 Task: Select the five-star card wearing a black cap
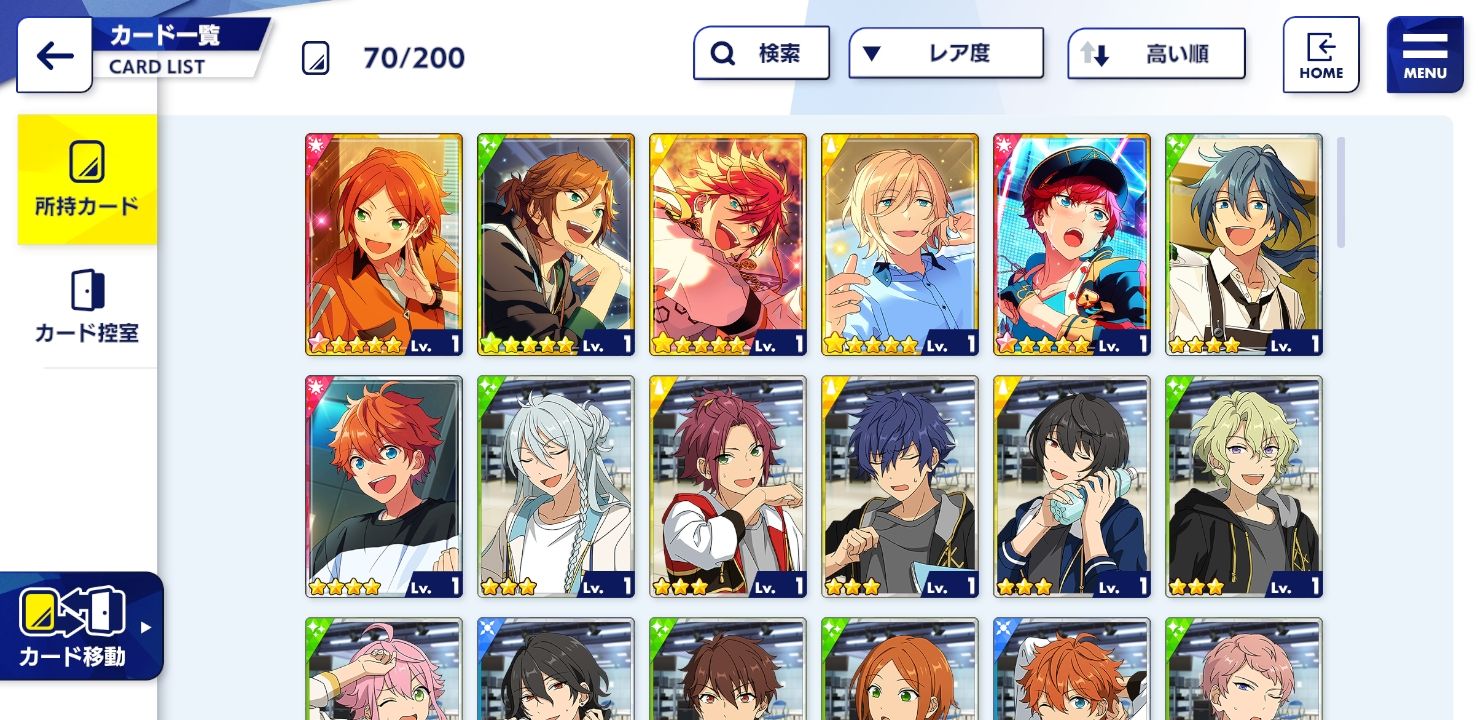click(1072, 244)
